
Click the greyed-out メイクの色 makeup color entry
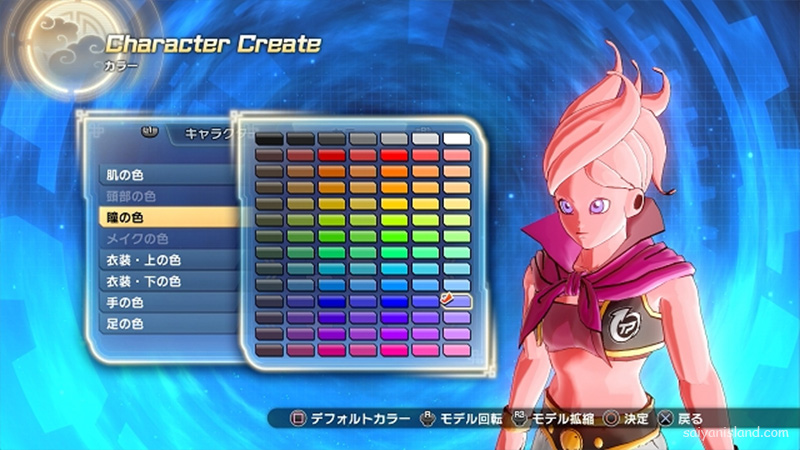[150, 239]
